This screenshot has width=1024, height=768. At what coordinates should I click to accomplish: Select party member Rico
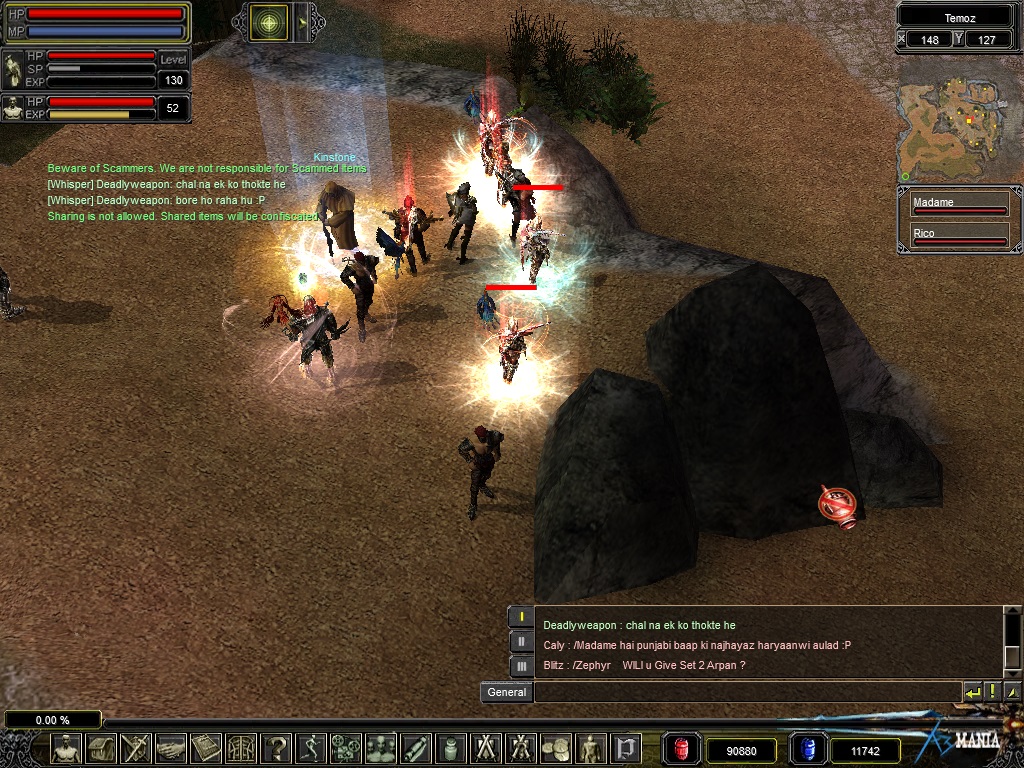[958, 236]
